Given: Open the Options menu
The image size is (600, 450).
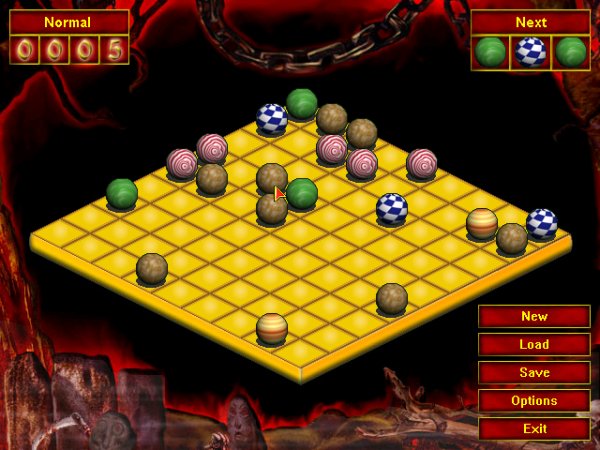Looking at the screenshot, I should click(534, 401).
